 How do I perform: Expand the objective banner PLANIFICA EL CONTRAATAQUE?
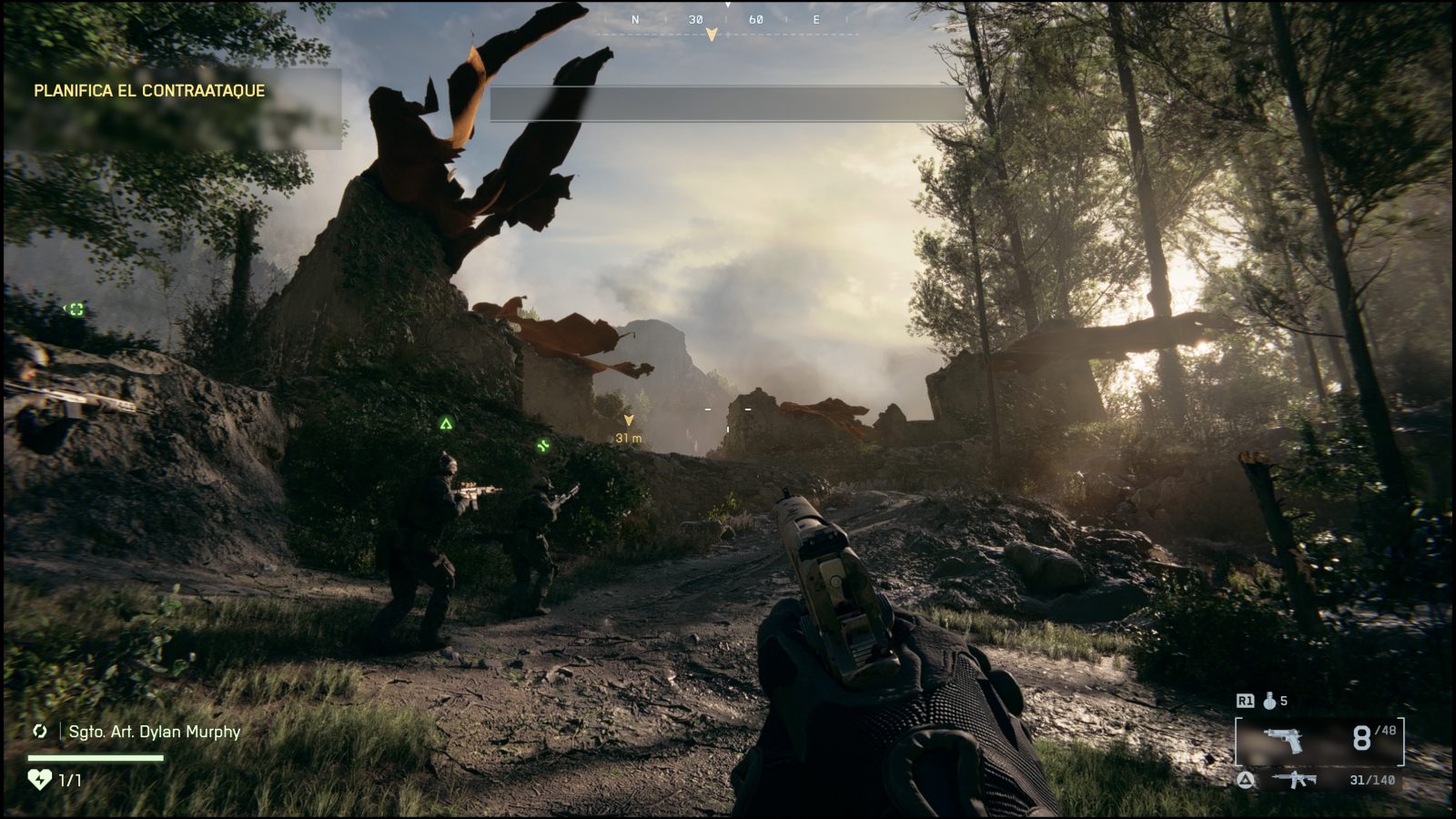point(148,91)
